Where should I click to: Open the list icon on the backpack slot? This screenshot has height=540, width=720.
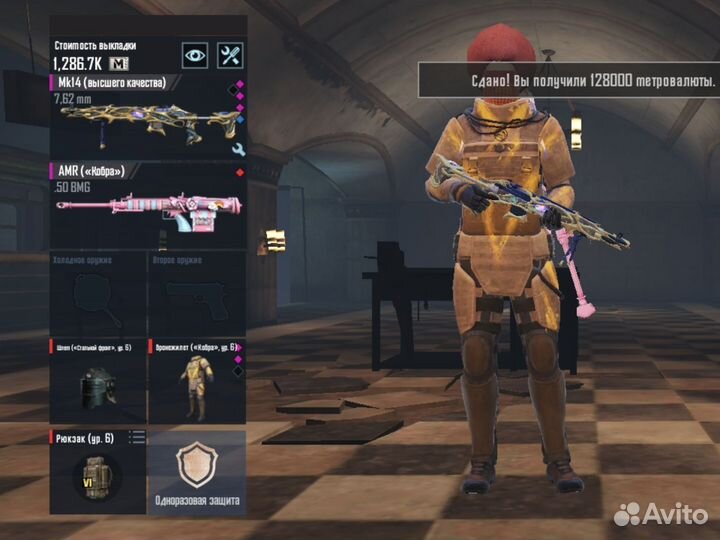click(x=138, y=437)
